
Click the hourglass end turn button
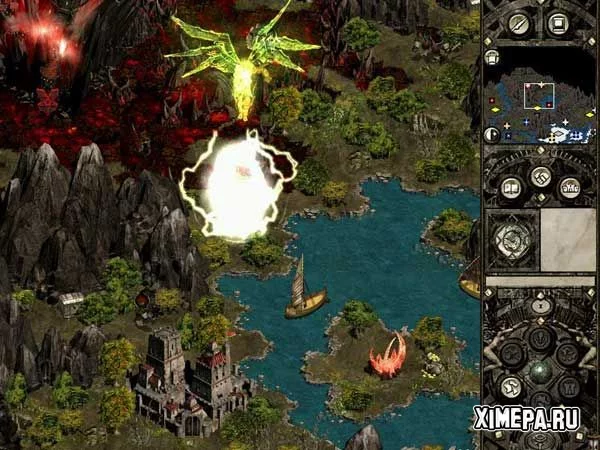point(540,305)
